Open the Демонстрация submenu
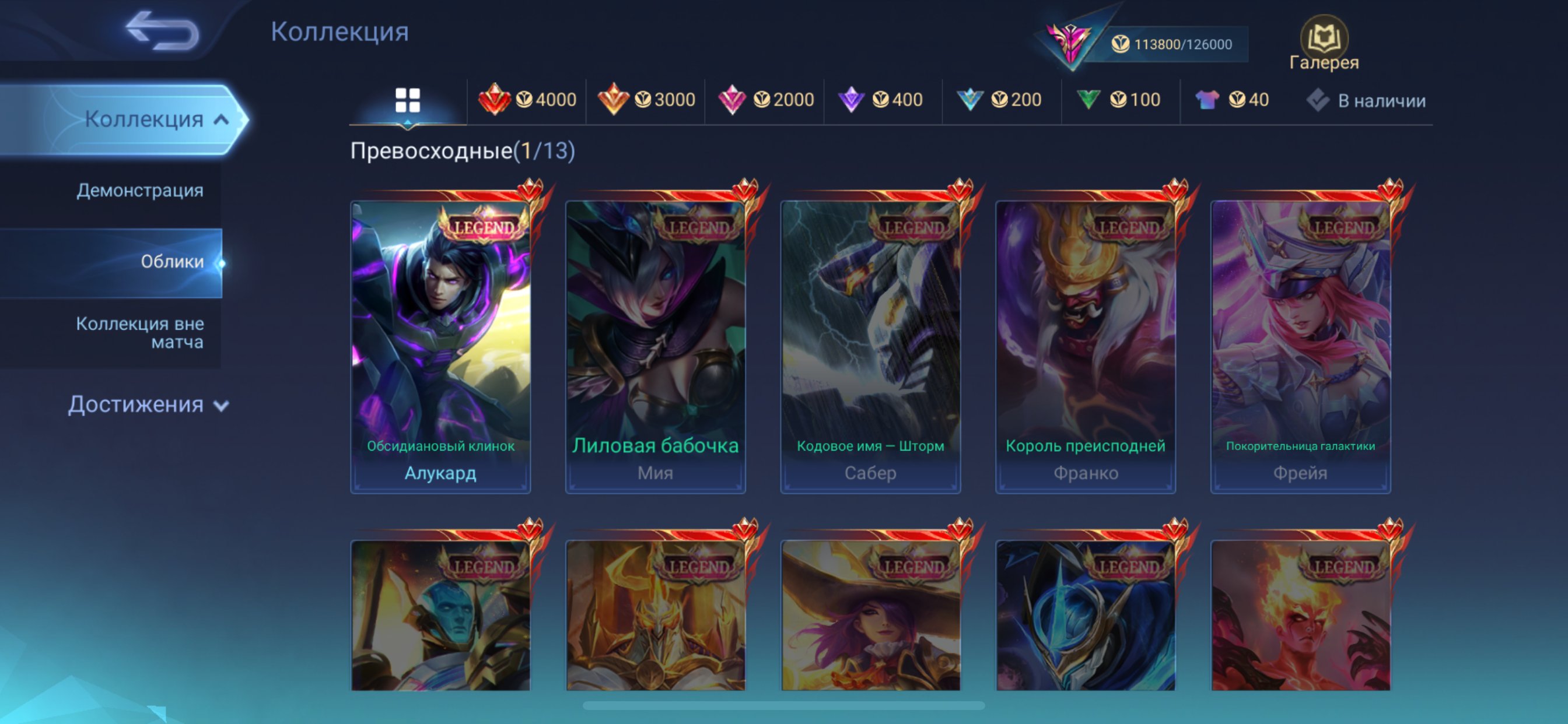Image resolution: width=1568 pixels, height=724 pixels. coord(139,191)
